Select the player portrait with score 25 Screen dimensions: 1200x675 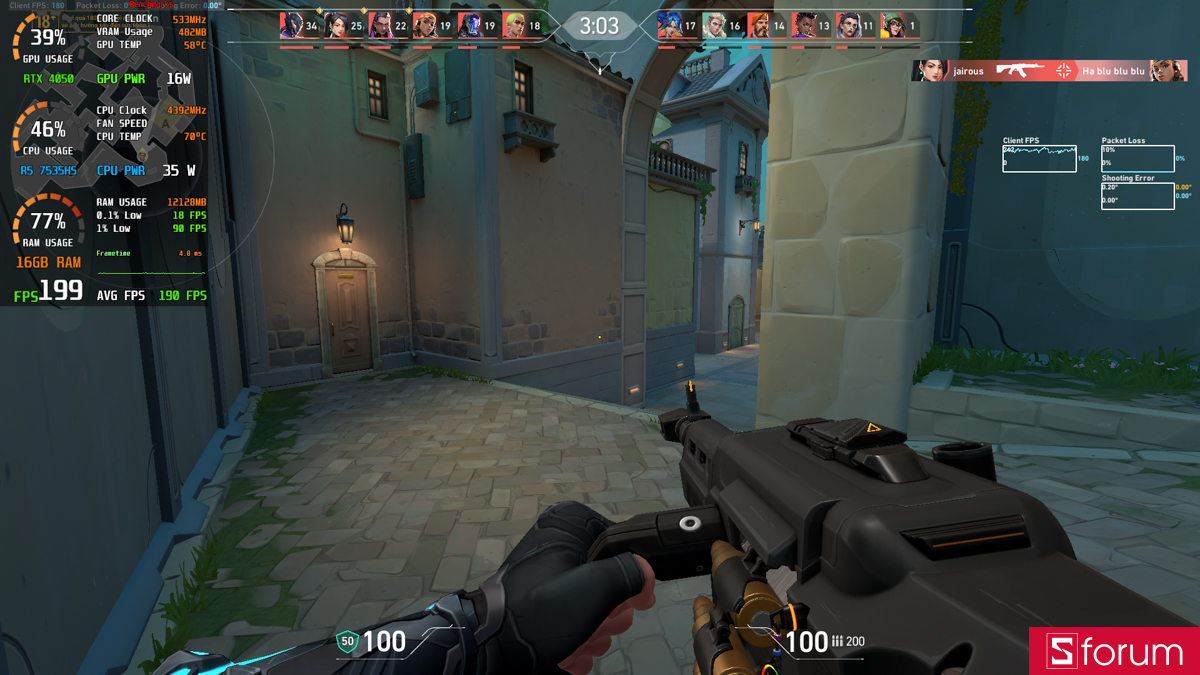[336, 26]
